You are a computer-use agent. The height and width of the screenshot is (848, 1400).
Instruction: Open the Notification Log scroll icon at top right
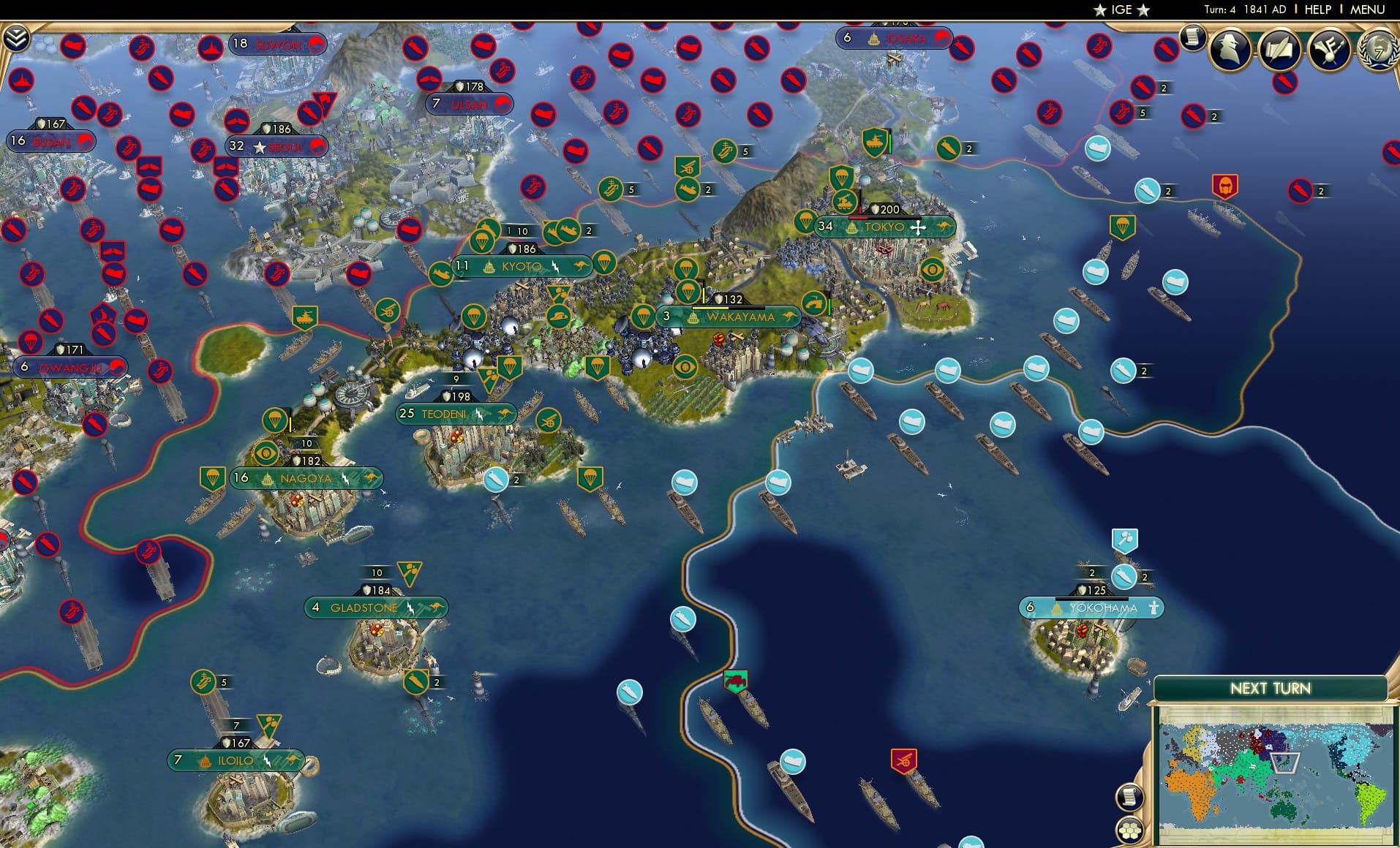[x=1194, y=38]
